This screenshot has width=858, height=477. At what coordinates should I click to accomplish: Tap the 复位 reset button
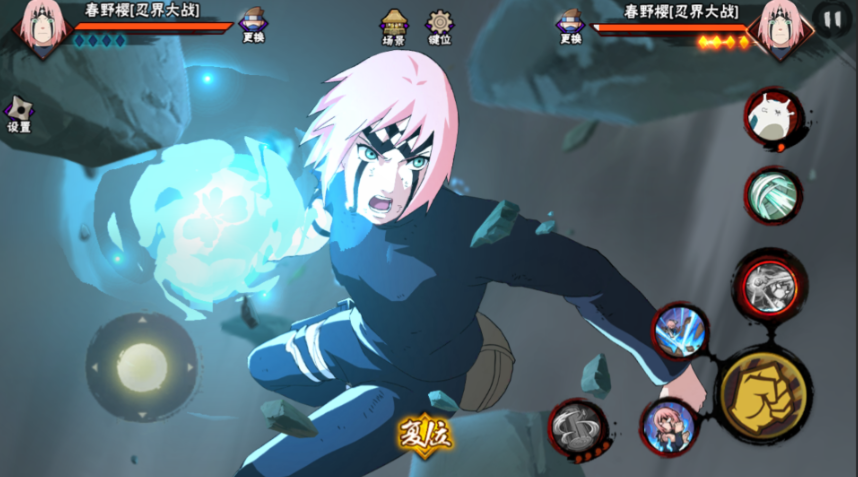[424, 435]
